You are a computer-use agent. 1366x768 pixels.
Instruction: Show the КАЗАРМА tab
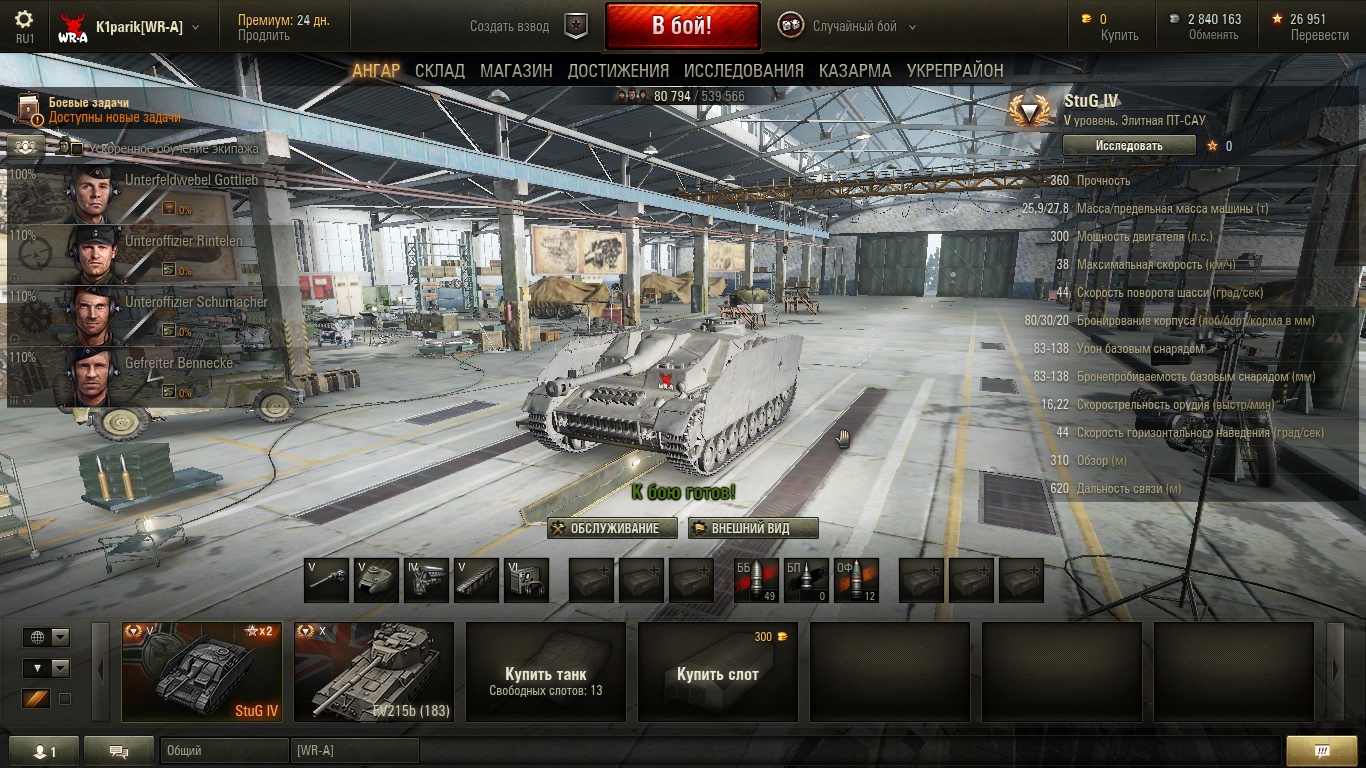(855, 70)
